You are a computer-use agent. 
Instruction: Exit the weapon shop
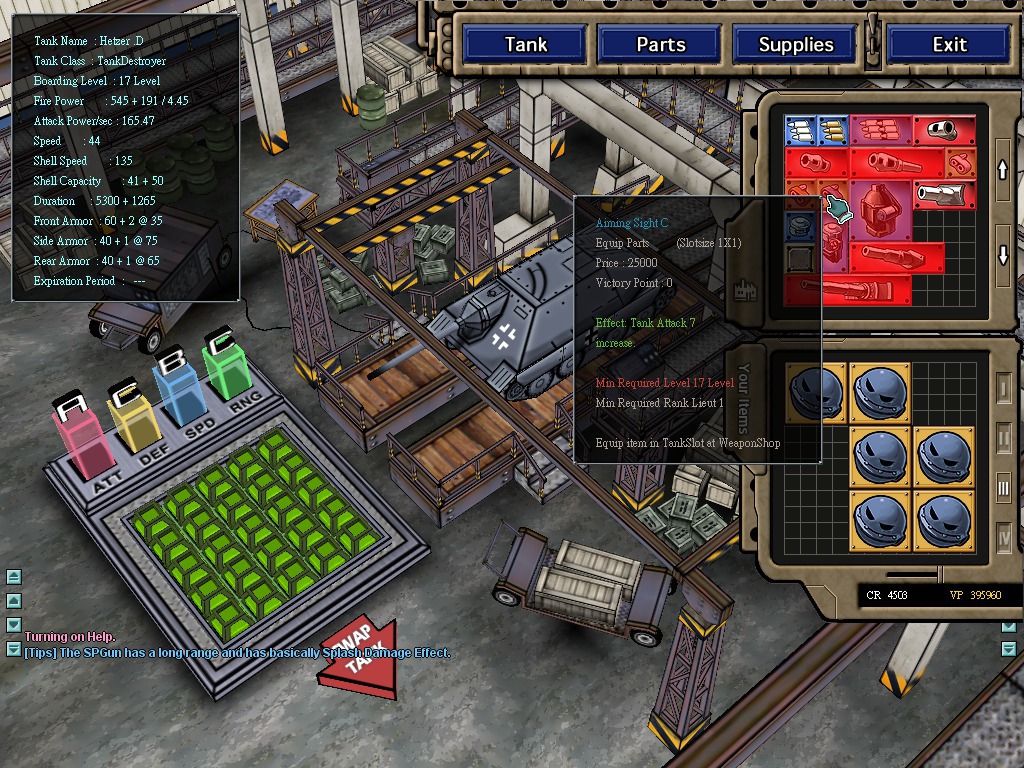pyautogui.click(x=949, y=45)
